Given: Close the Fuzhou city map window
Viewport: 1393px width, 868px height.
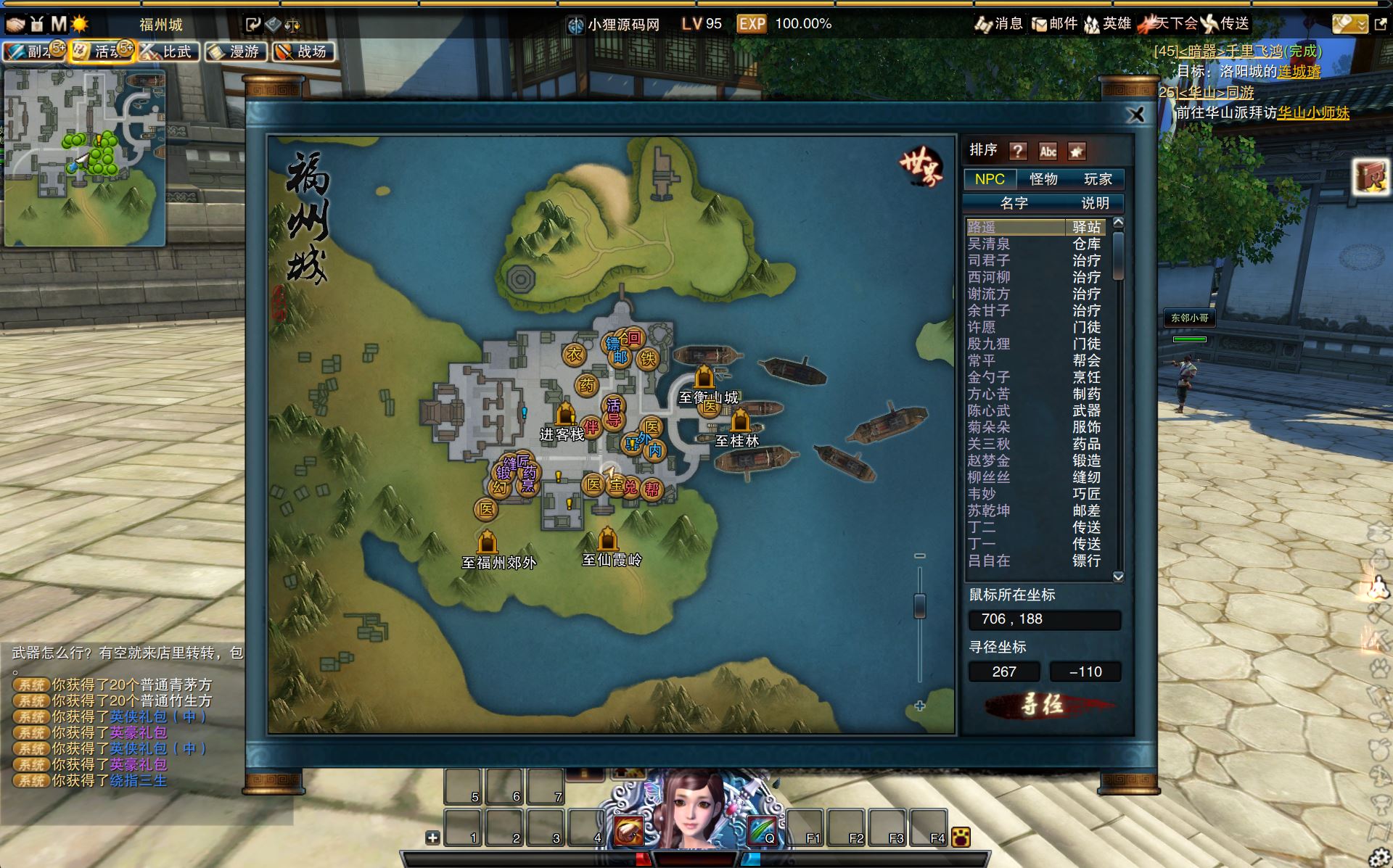Looking at the screenshot, I should 1136,115.
